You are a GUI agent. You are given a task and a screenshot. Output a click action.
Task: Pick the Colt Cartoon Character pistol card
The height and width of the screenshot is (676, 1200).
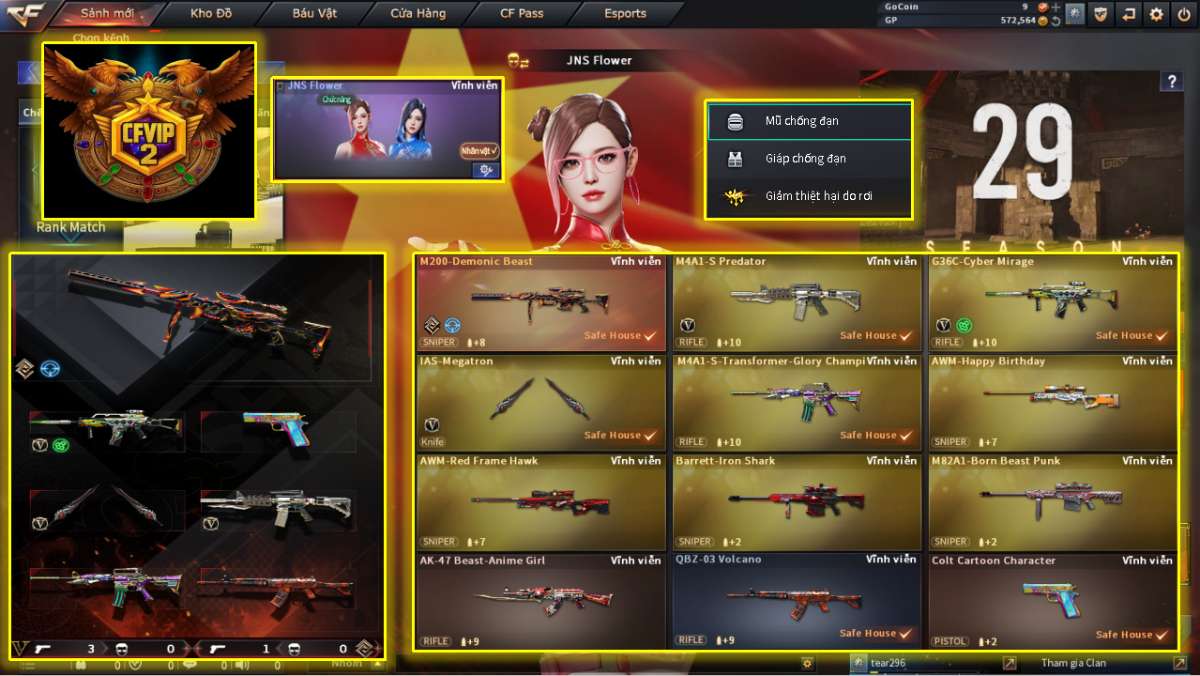pos(1052,601)
